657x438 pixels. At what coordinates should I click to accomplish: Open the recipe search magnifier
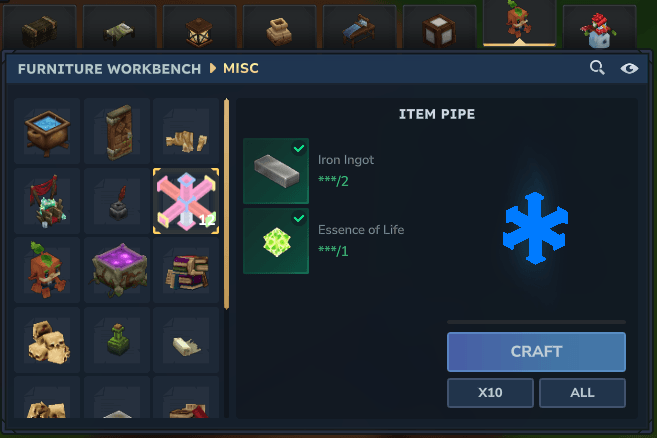(x=597, y=68)
